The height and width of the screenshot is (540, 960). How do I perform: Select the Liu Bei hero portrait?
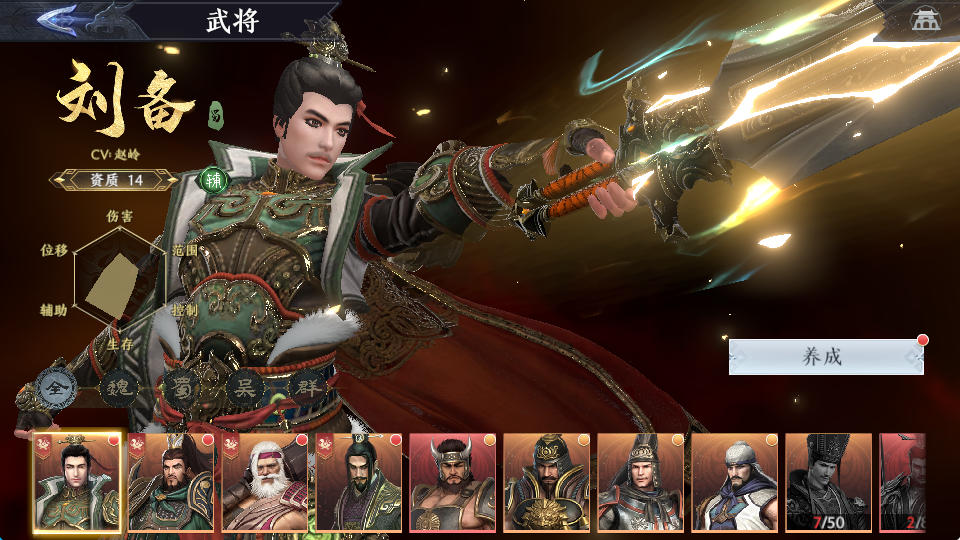(x=76, y=482)
